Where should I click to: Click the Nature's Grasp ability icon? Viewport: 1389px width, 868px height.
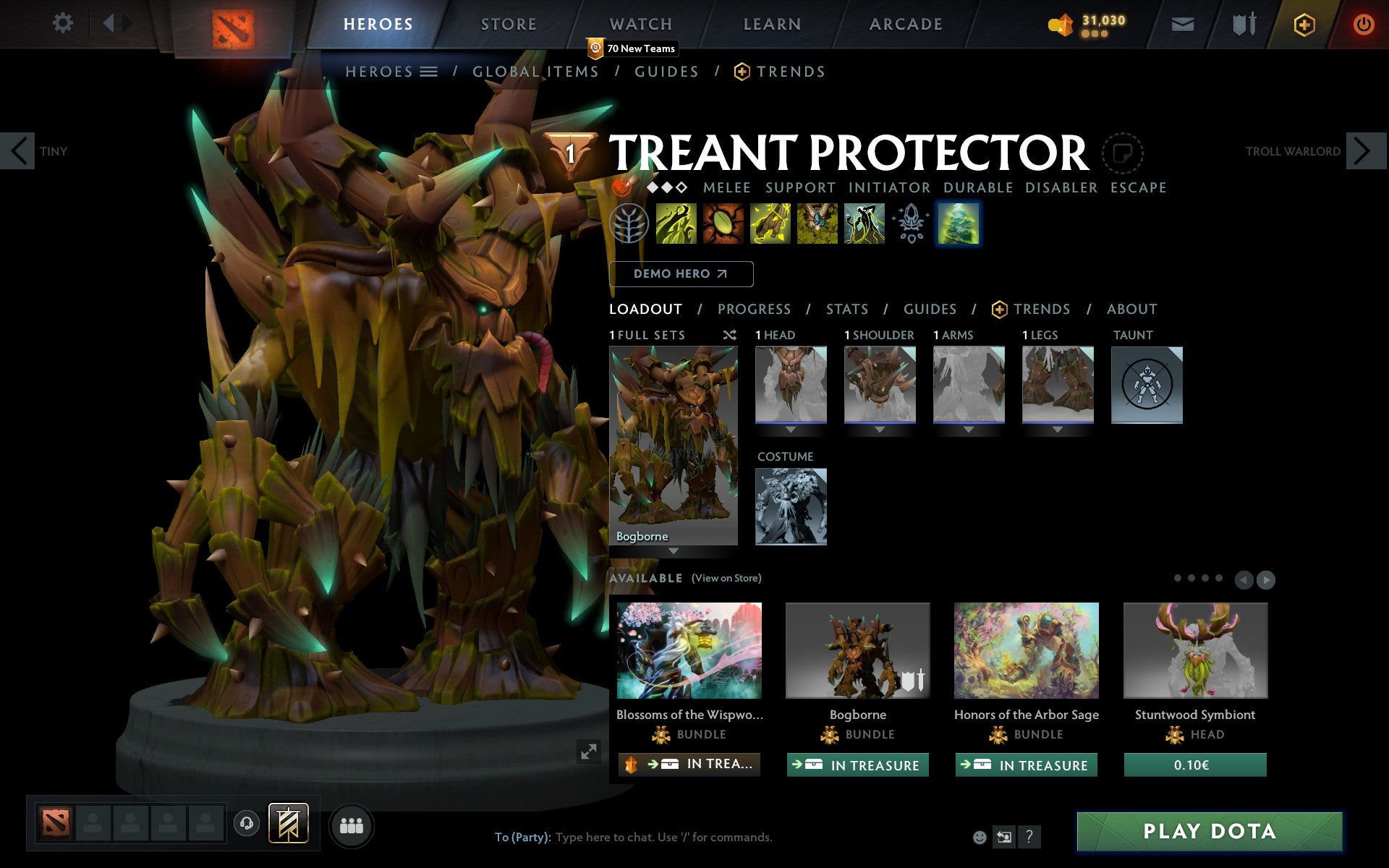tap(676, 224)
